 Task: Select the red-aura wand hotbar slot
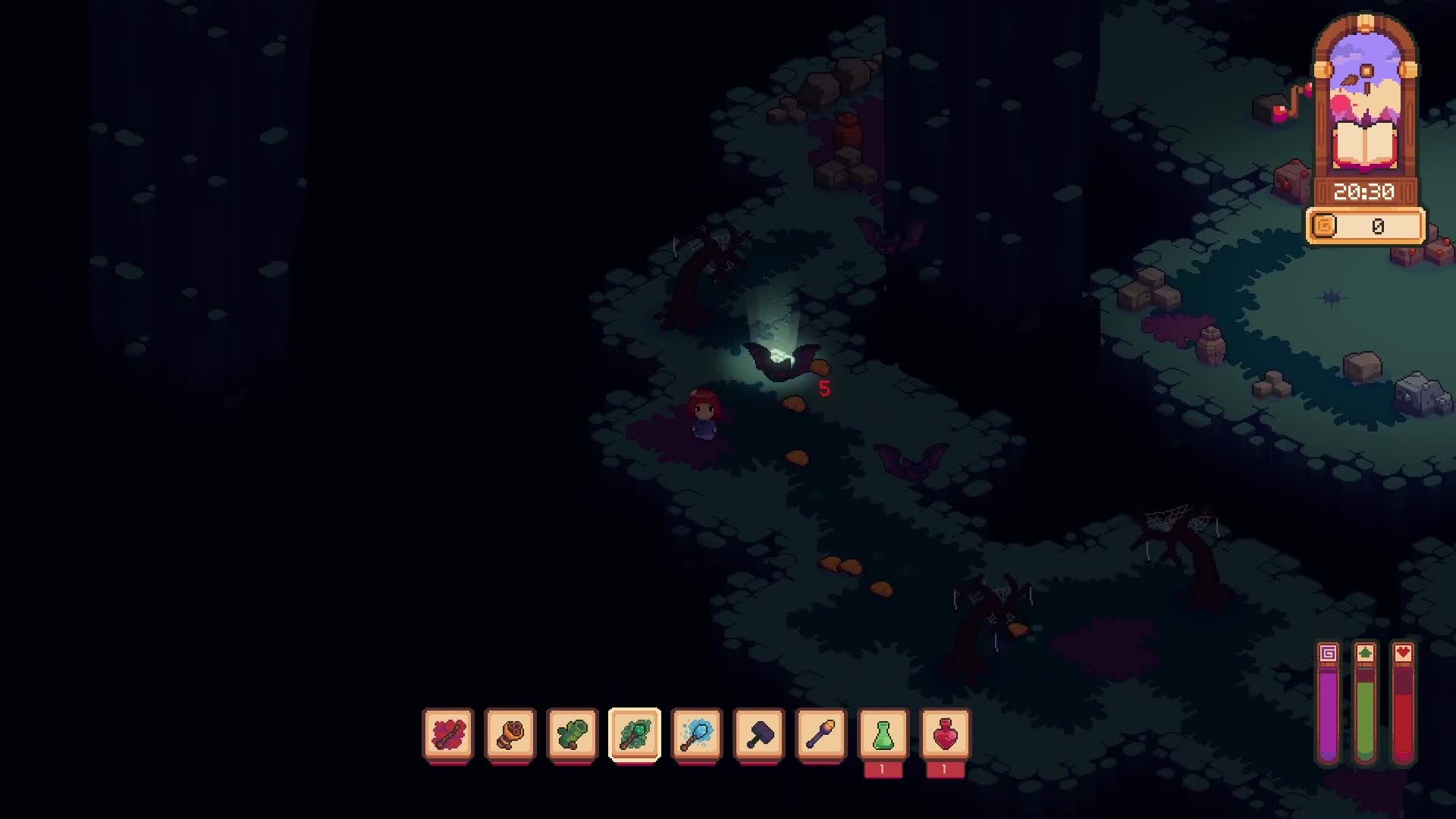pyautogui.click(x=448, y=734)
